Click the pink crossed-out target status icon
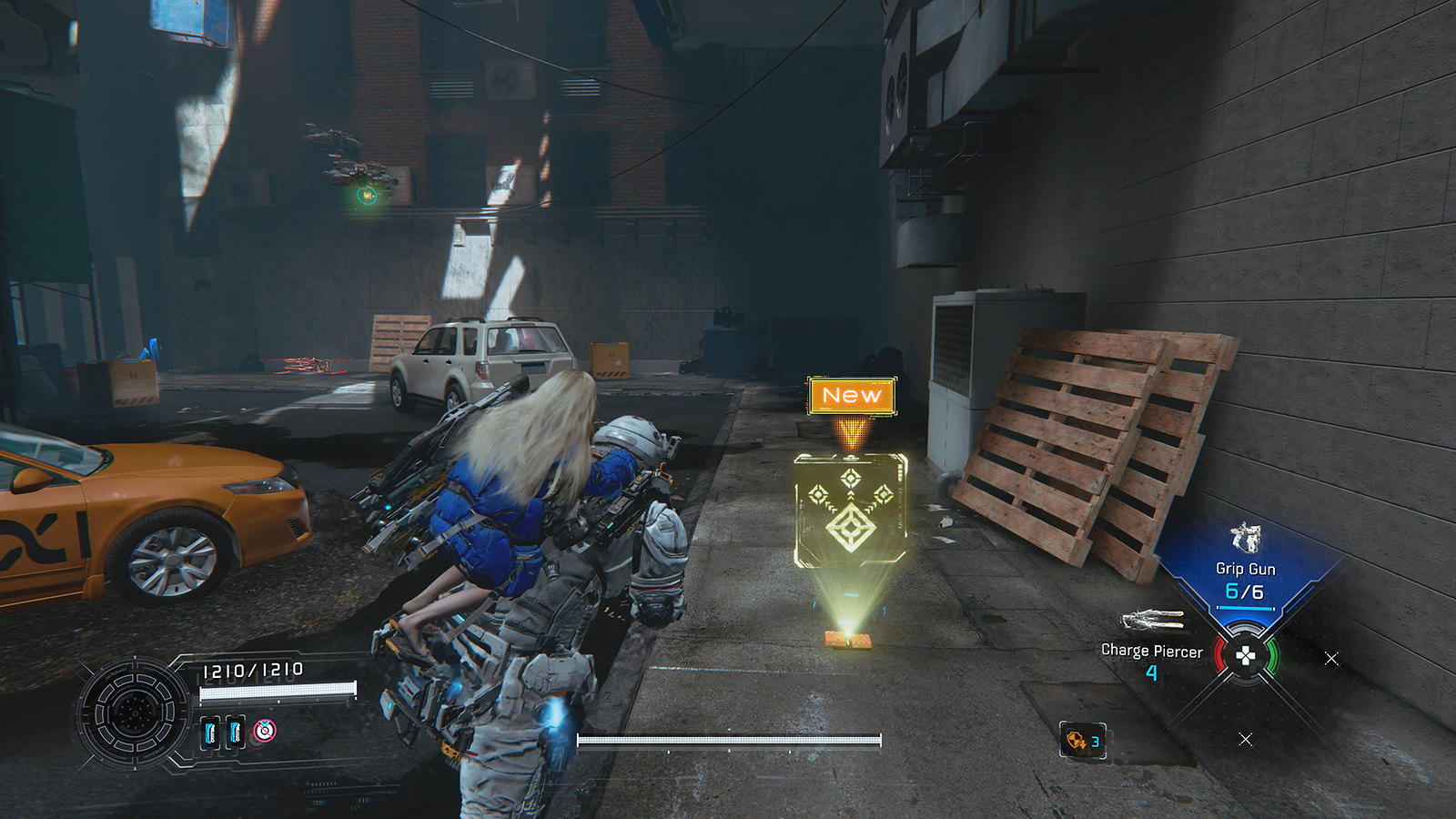Image resolution: width=1456 pixels, height=819 pixels. (x=264, y=730)
